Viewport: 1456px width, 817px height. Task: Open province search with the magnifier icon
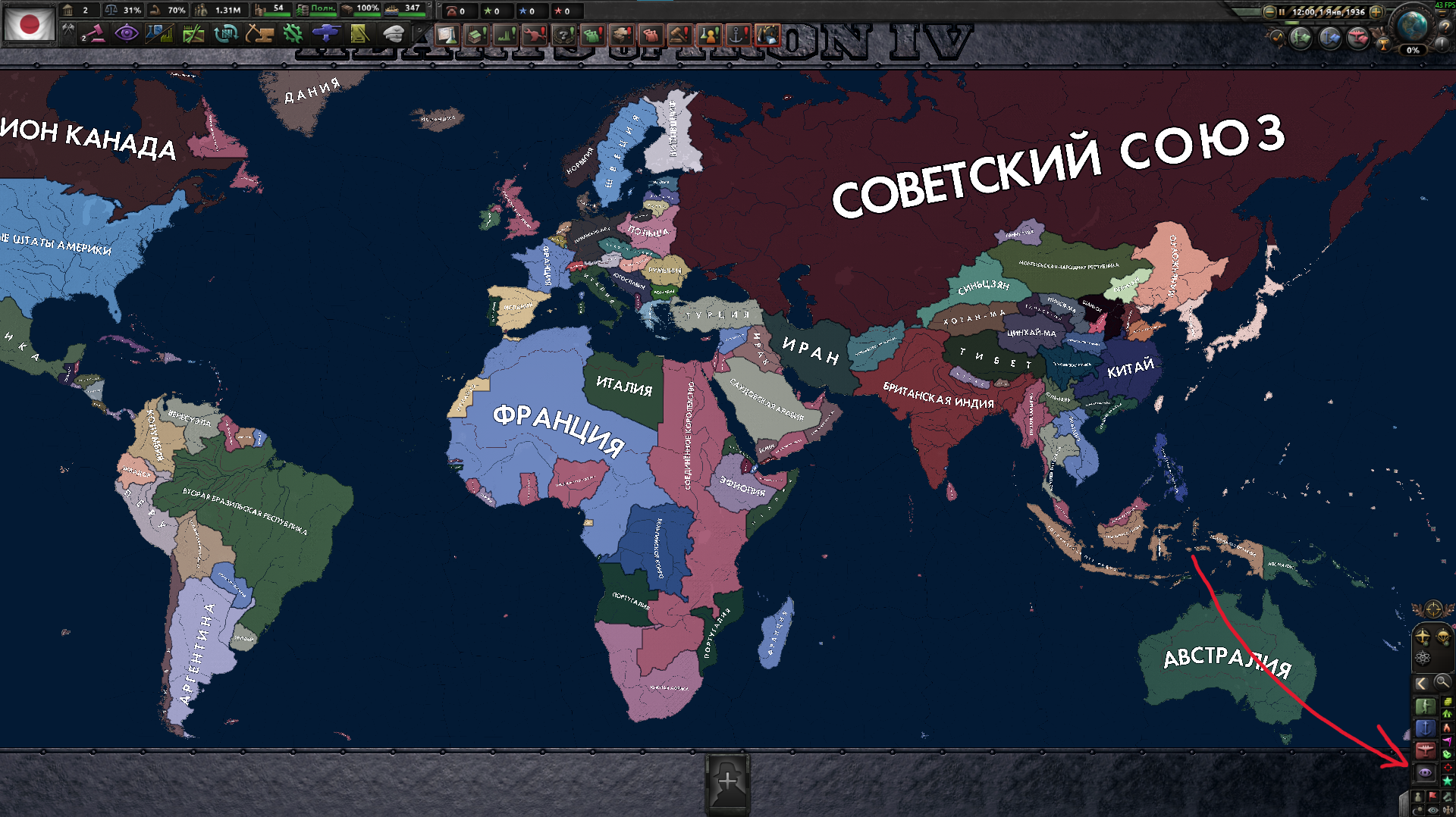[1441, 681]
